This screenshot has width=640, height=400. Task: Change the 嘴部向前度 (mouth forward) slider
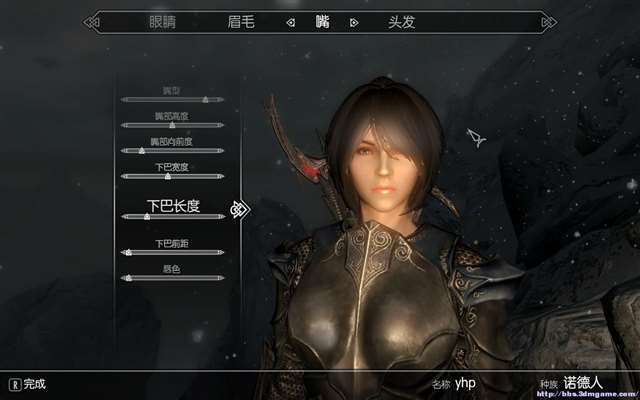point(173,151)
